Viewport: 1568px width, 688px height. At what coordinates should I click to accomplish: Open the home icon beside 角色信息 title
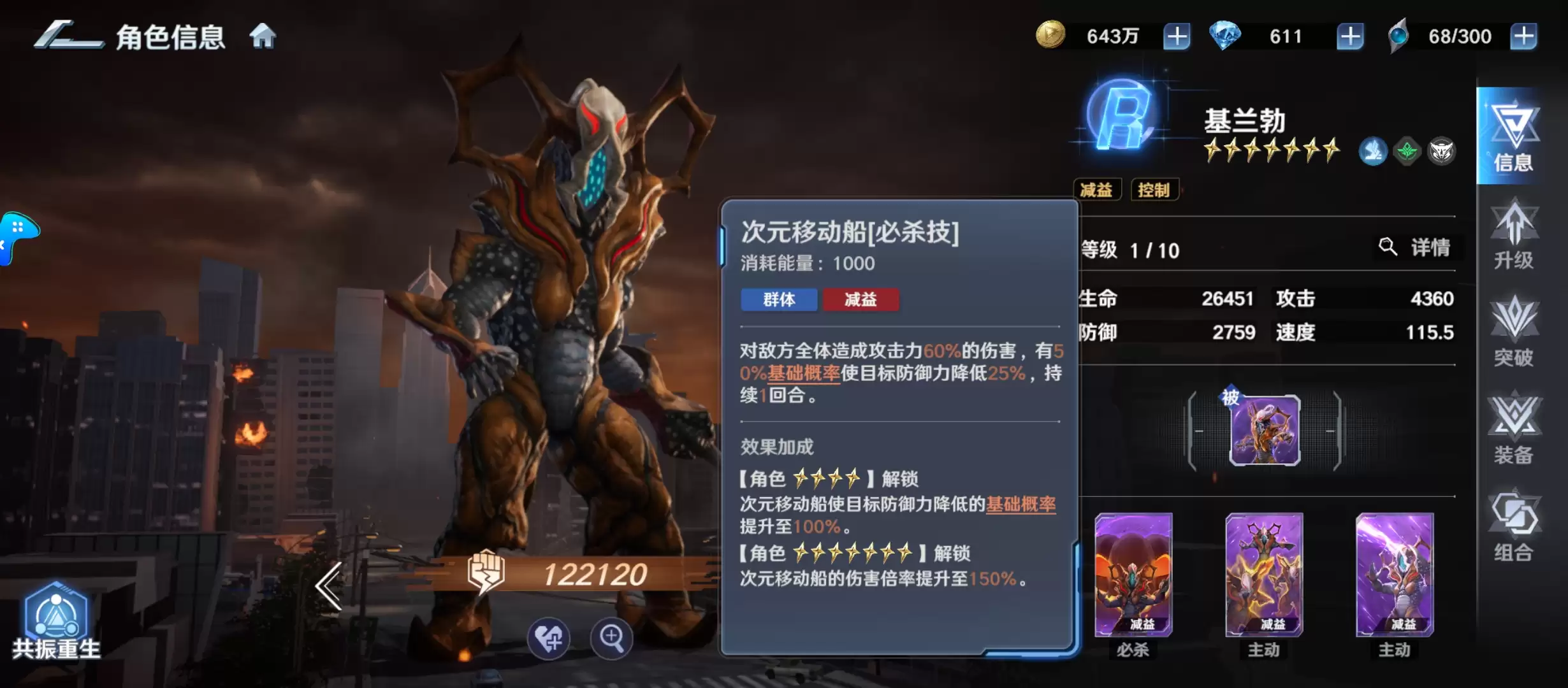pyautogui.click(x=262, y=36)
